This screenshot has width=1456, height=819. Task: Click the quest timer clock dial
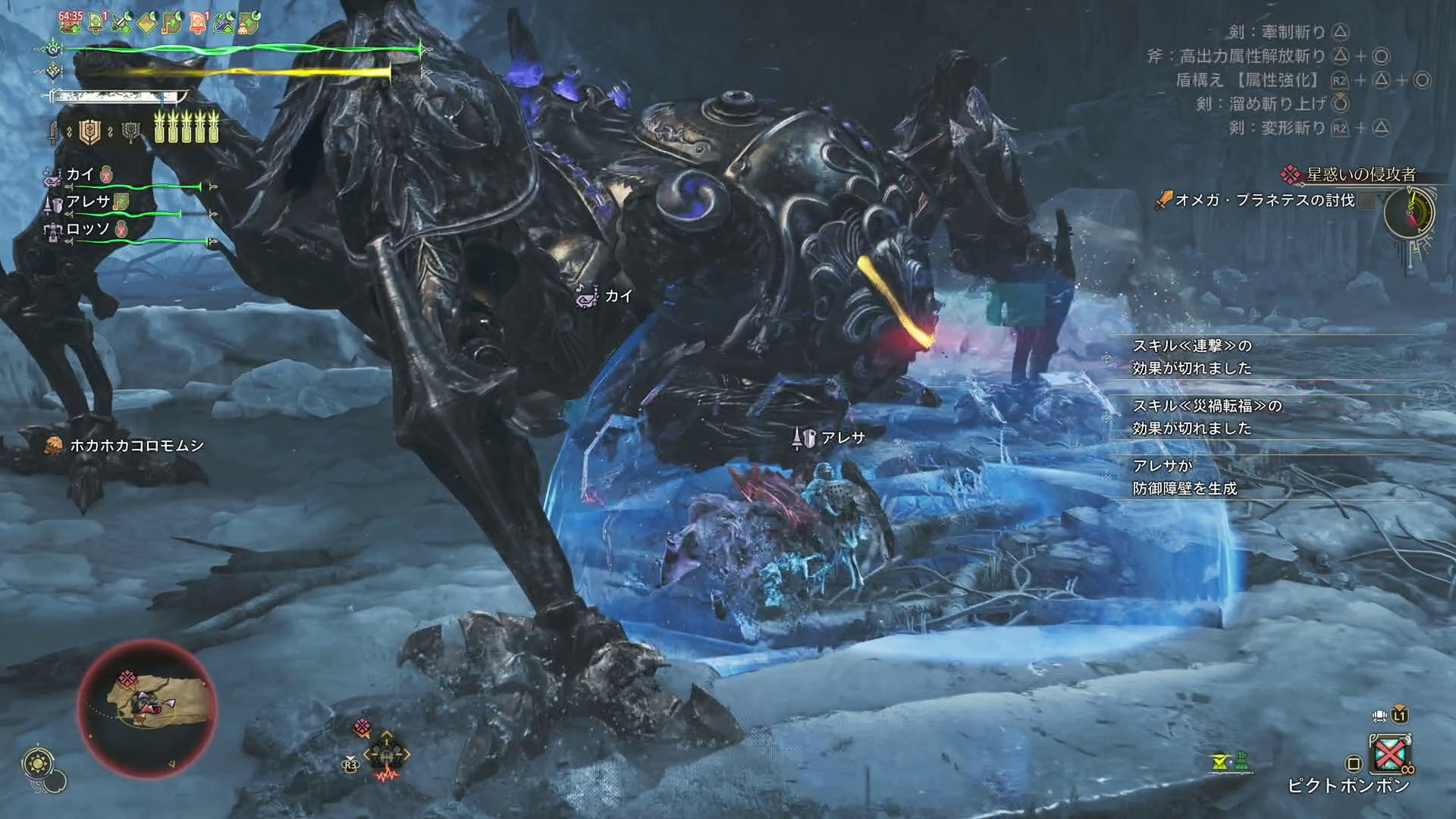tap(1410, 212)
